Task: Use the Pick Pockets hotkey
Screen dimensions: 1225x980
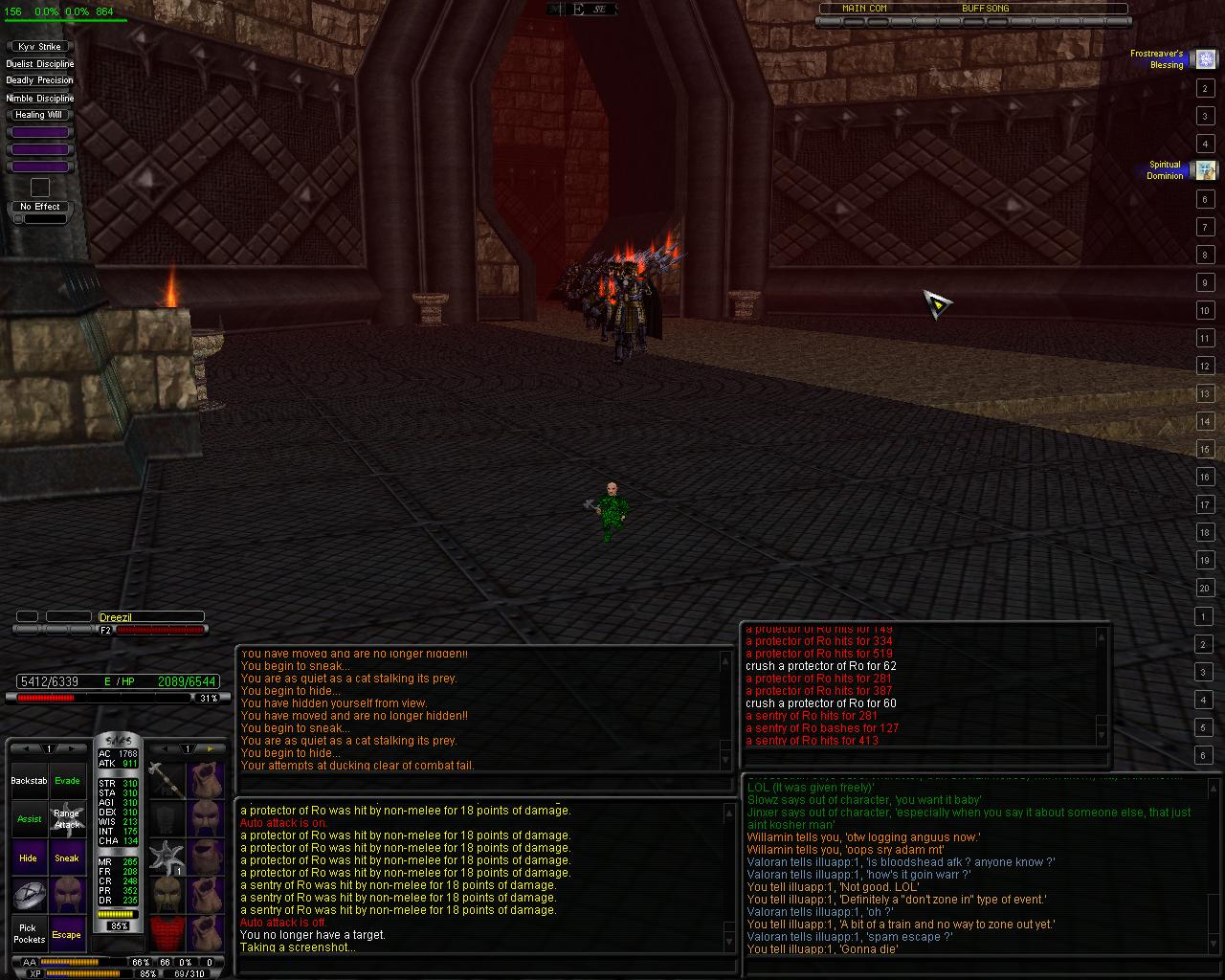Action: pyautogui.click(x=29, y=933)
